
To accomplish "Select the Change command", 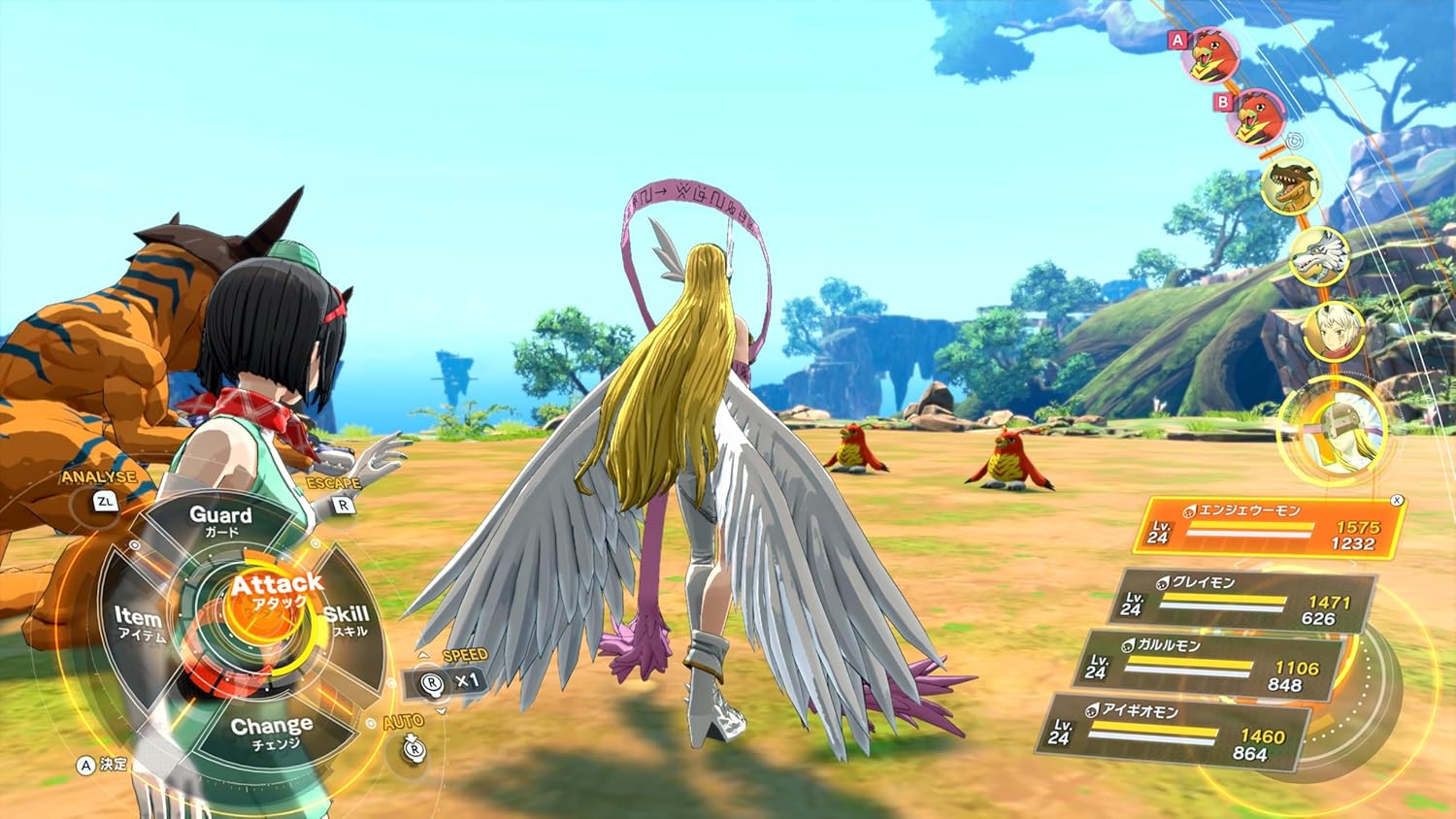I will point(273,728).
